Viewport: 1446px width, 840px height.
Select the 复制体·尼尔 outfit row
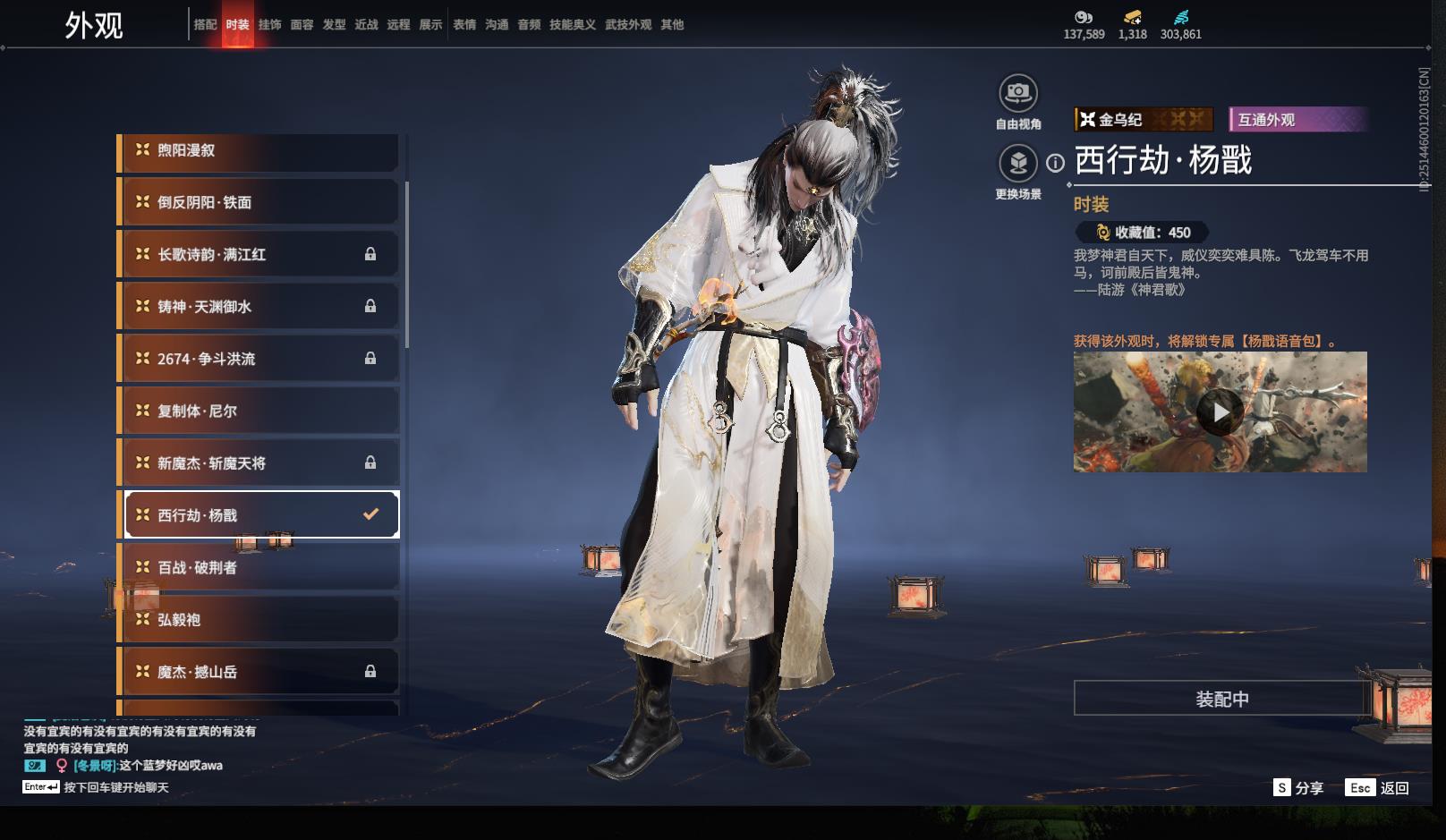coord(259,411)
